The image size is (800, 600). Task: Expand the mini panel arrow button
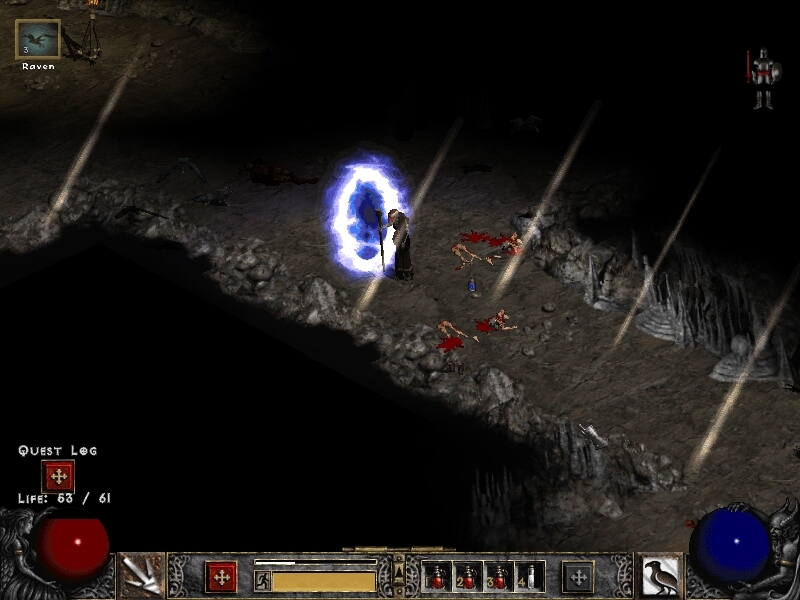pos(399,571)
